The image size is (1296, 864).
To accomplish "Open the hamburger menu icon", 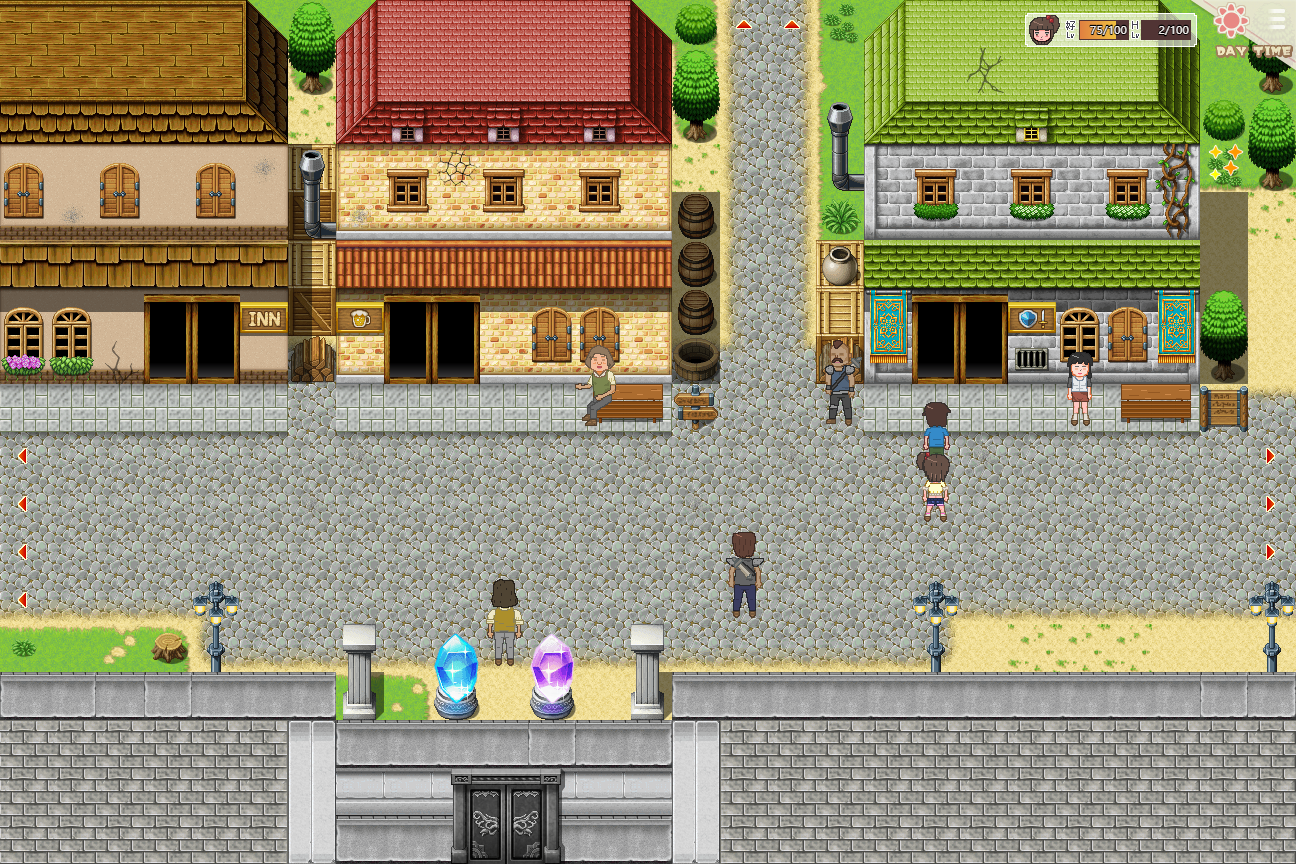I will point(1277,19).
